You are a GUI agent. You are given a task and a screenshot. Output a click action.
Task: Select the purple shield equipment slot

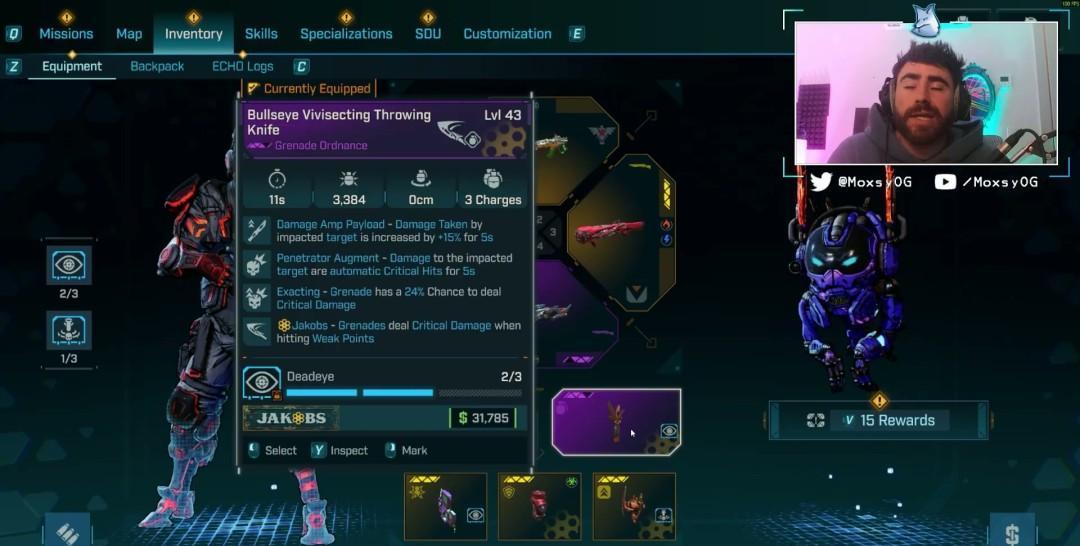tap(445, 506)
